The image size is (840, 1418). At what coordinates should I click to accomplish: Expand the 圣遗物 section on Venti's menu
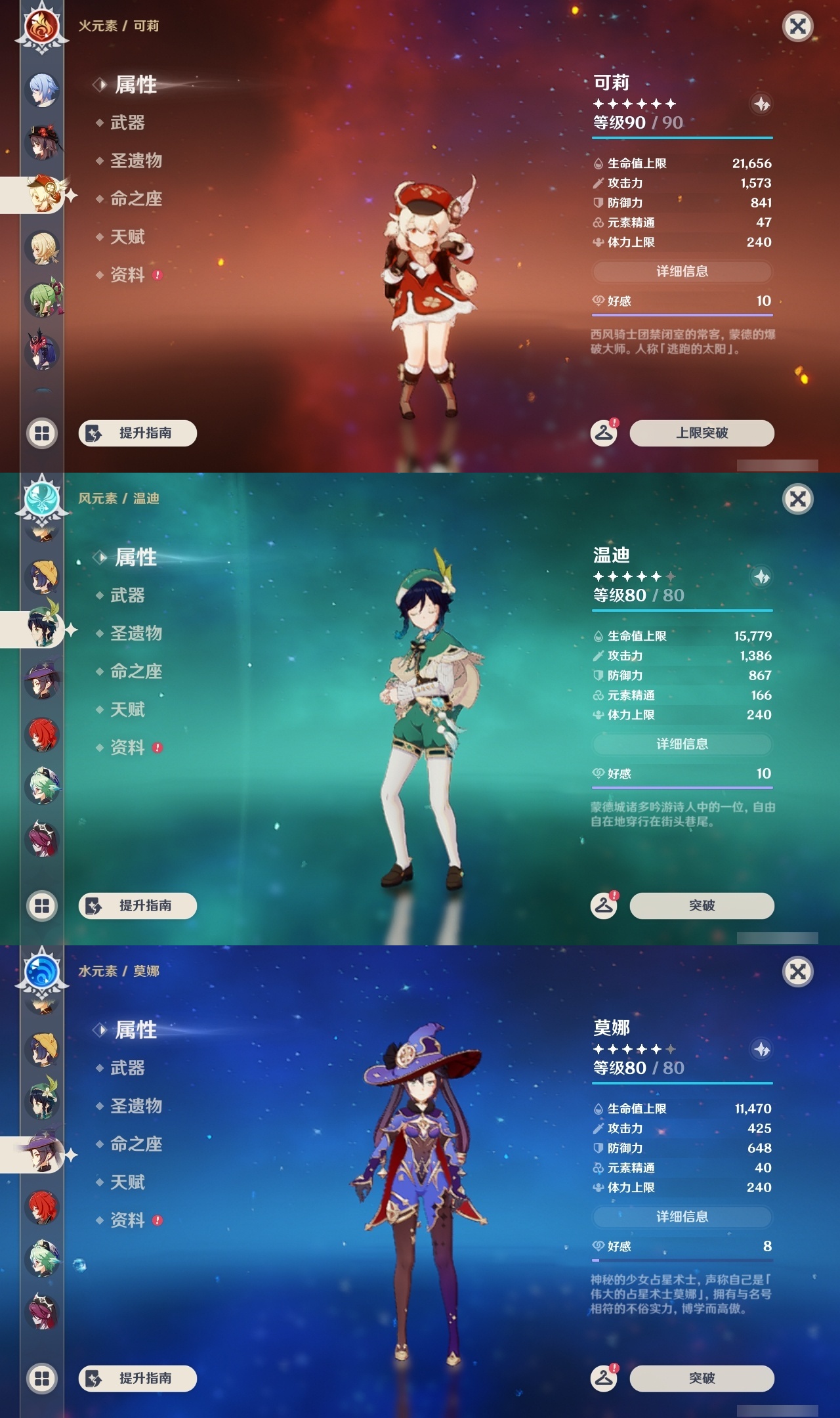pyautogui.click(x=138, y=633)
